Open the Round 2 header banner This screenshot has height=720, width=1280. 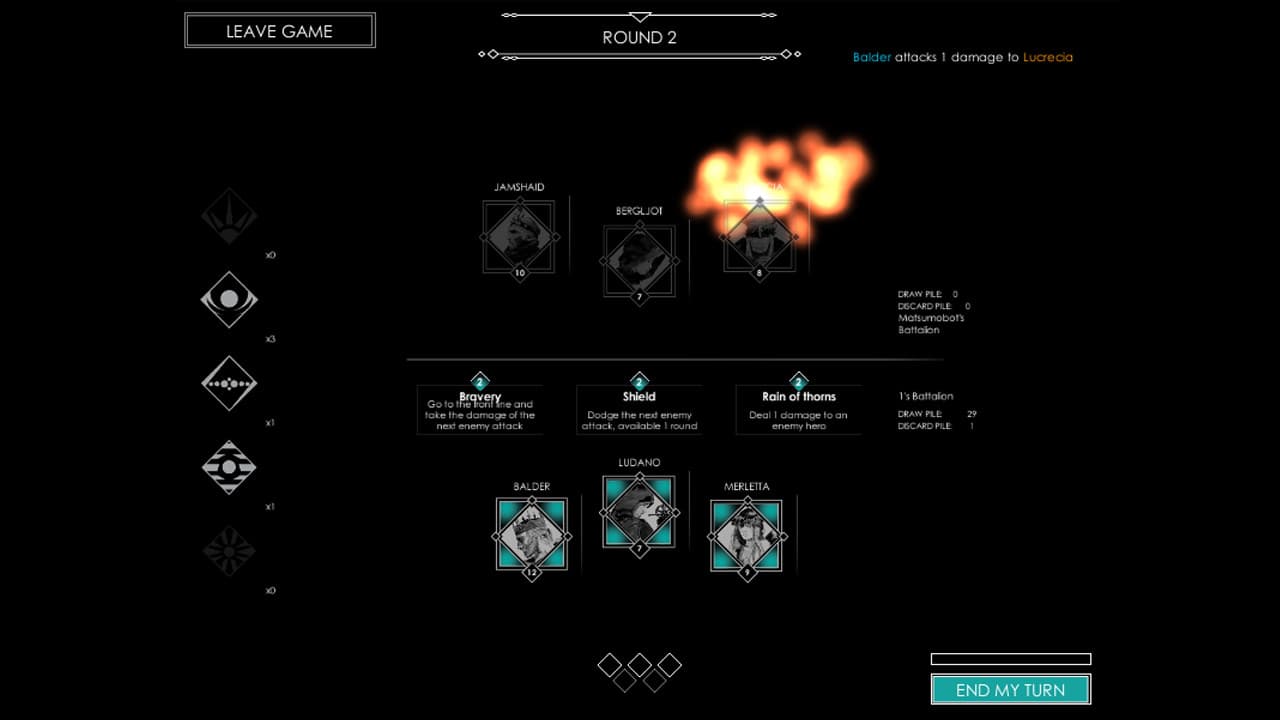point(640,37)
